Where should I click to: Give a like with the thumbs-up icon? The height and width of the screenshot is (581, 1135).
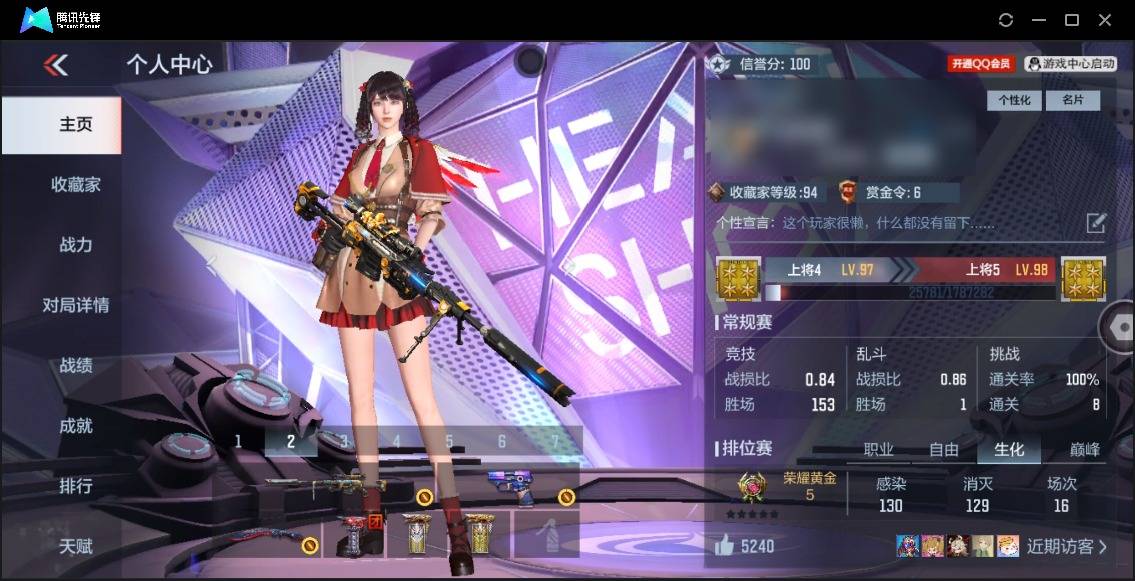point(724,545)
